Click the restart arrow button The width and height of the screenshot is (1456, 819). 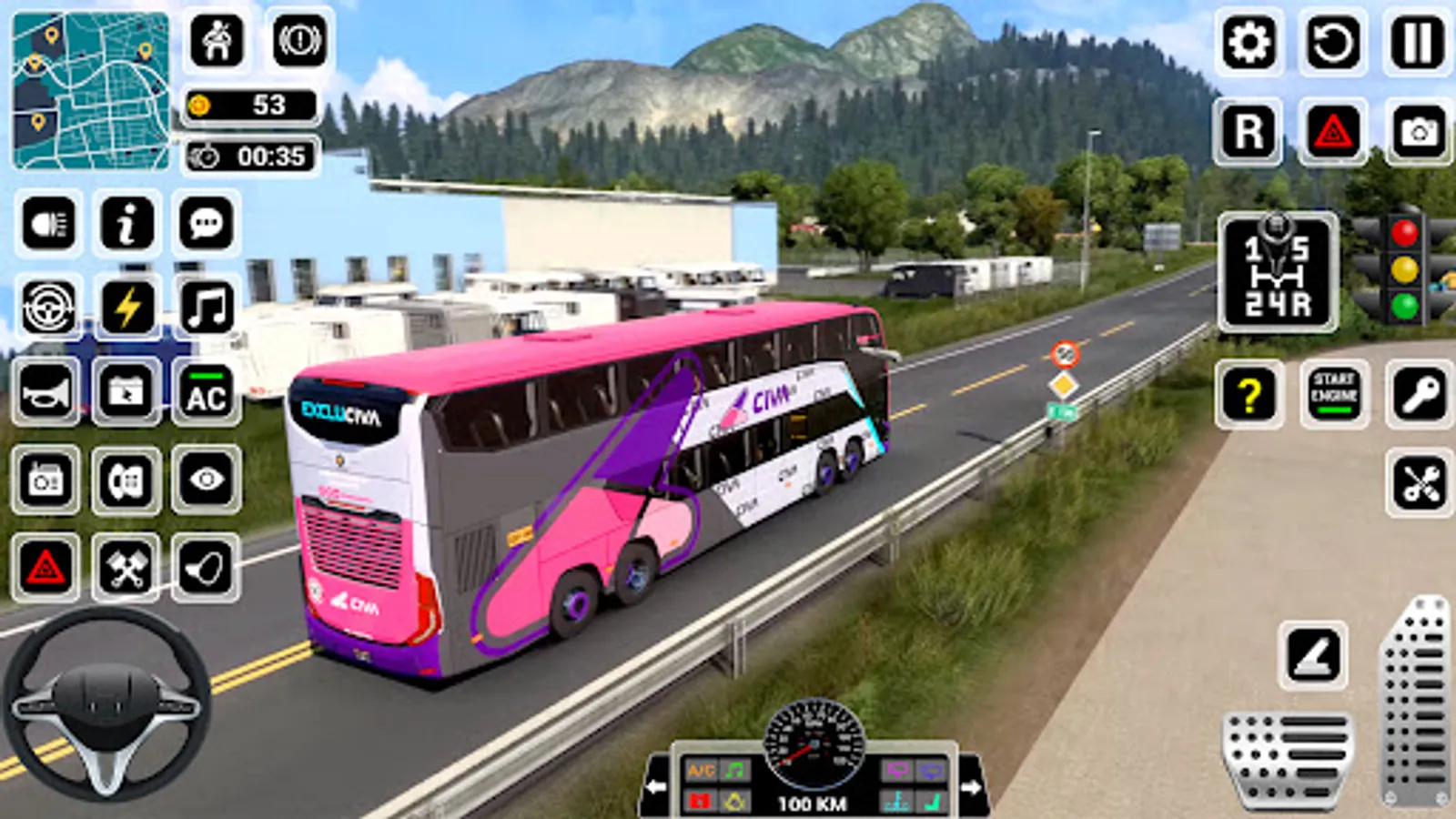[x=1333, y=43]
